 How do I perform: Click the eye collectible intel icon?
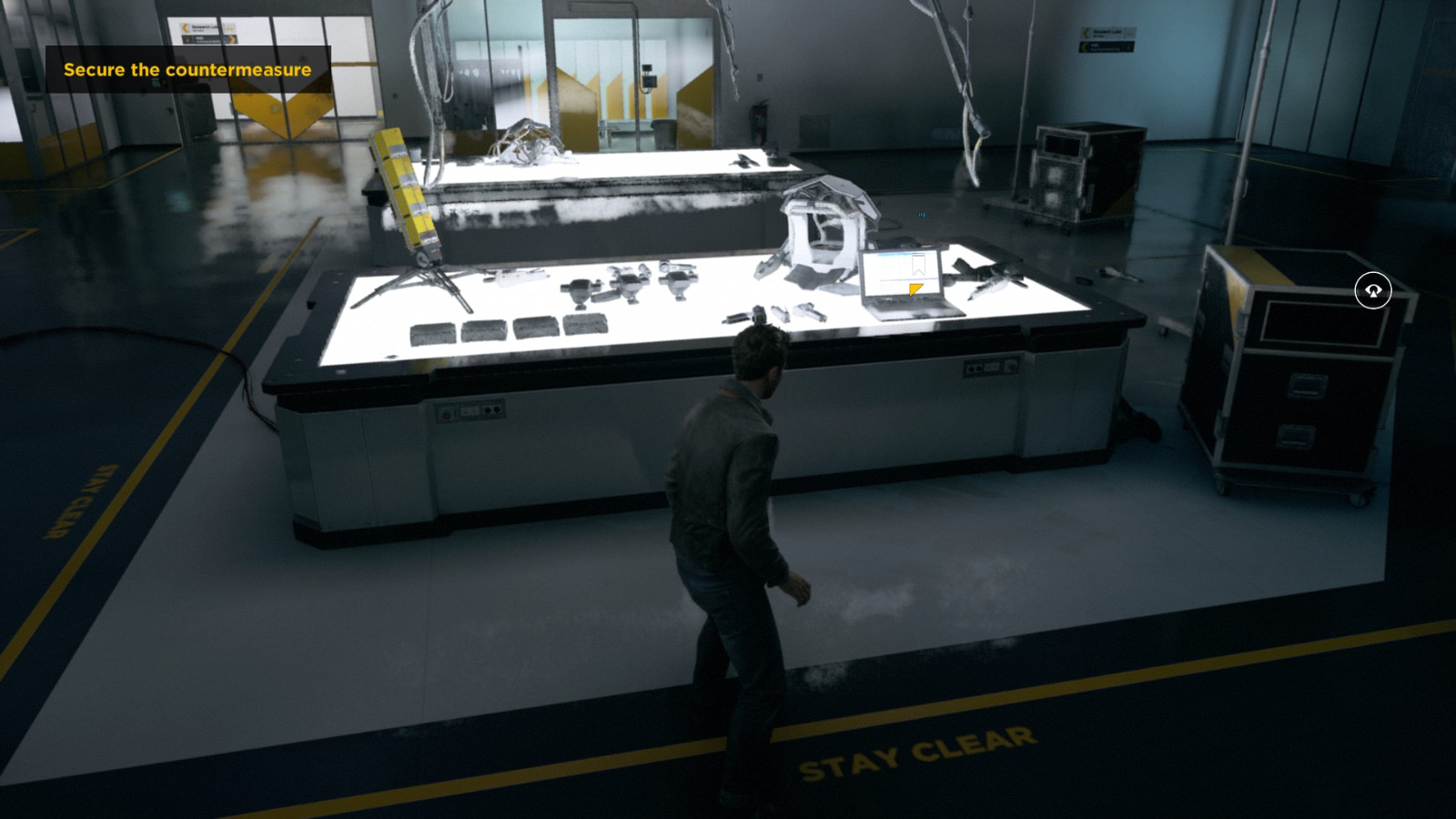click(1375, 288)
